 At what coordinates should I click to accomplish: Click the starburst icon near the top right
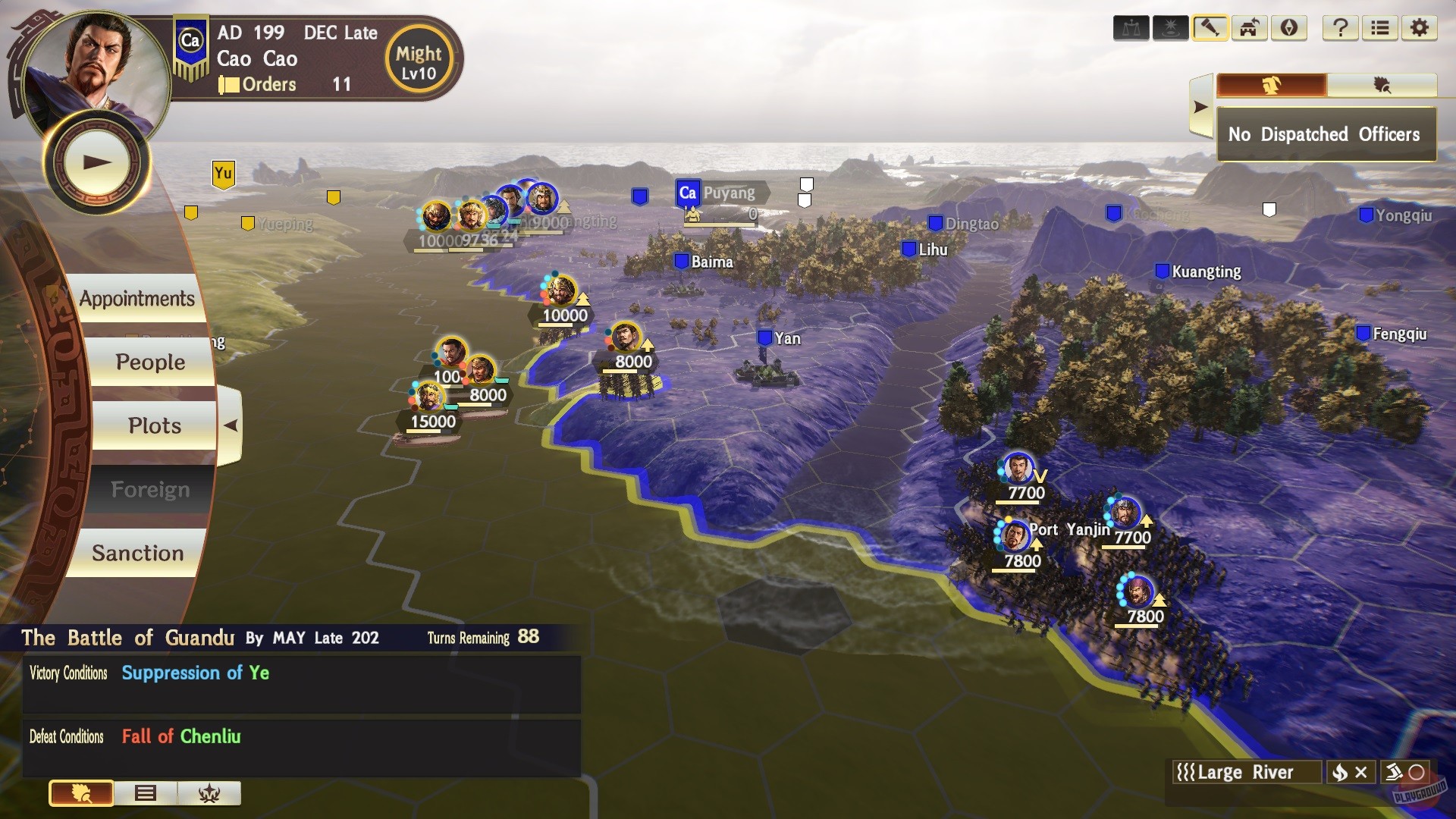point(1172,28)
